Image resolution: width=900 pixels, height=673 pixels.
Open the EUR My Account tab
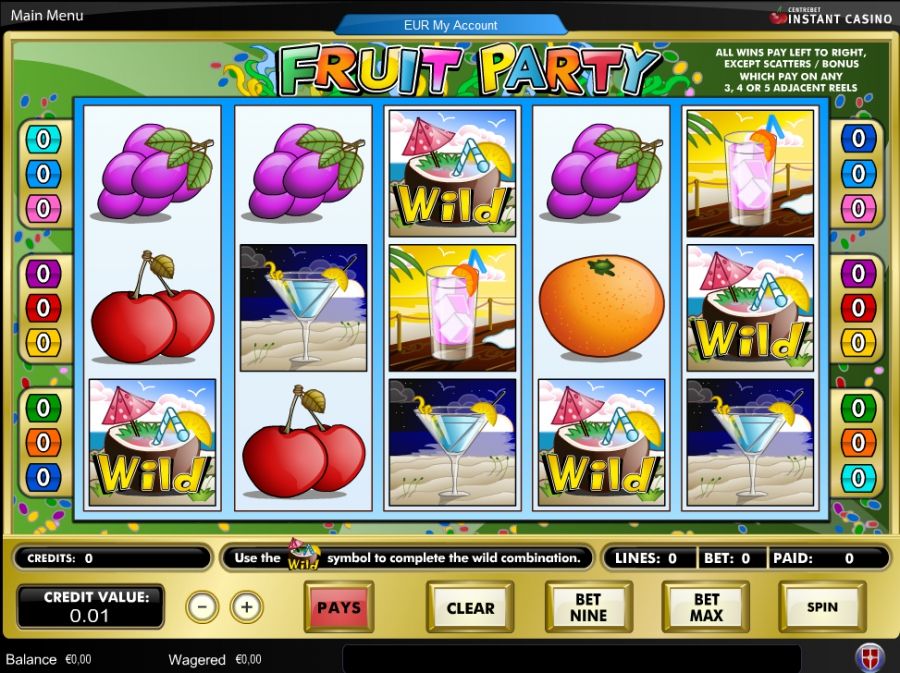click(450, 25)
